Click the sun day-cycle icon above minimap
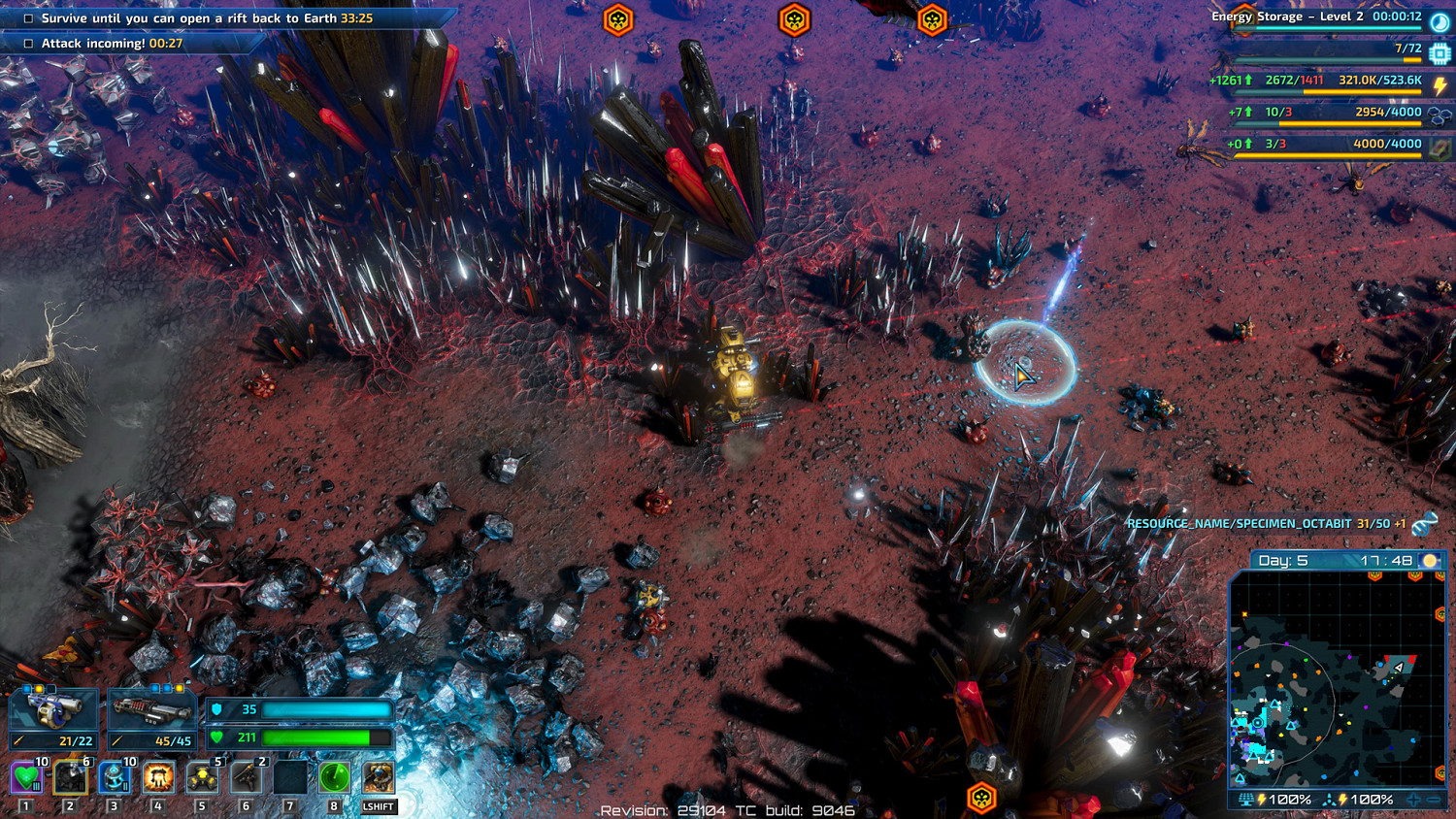The height and width of the screenshot is (819, 1456). (x=1430, y=561)
